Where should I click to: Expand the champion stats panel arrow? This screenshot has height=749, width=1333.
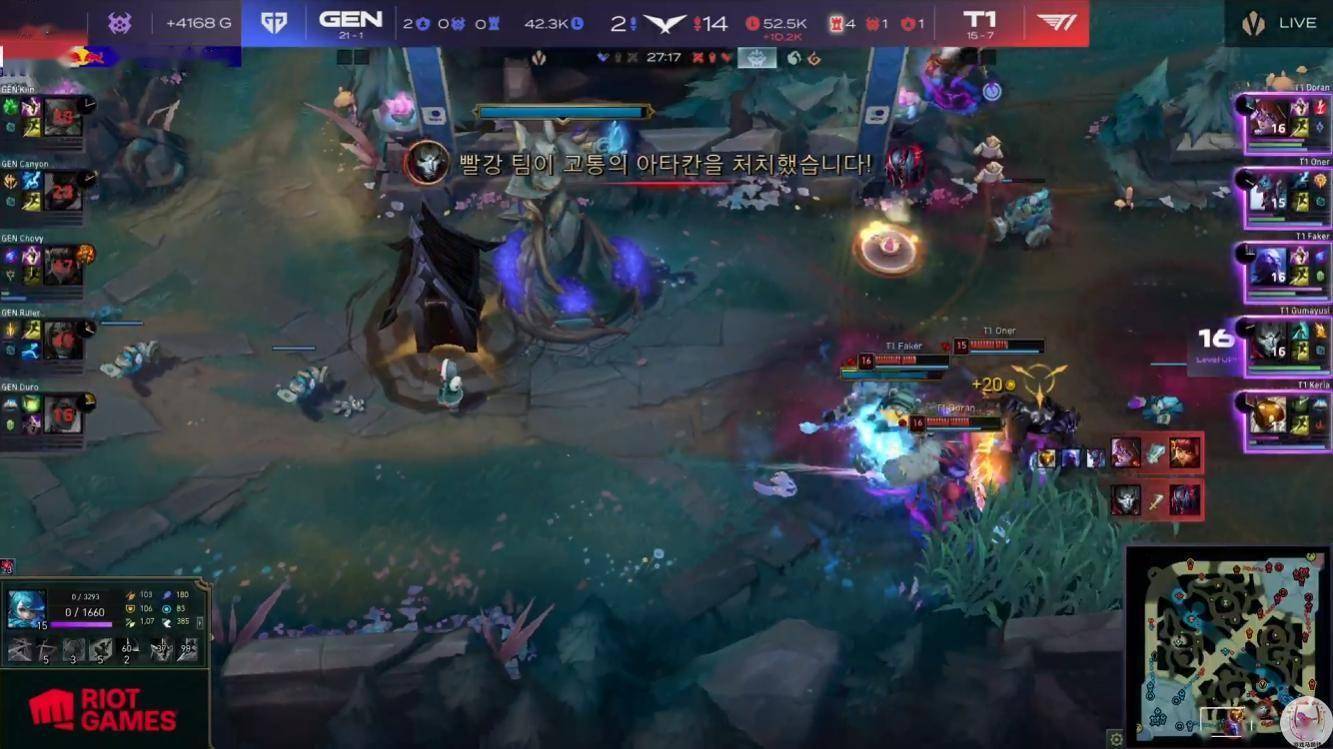[201, 622]
